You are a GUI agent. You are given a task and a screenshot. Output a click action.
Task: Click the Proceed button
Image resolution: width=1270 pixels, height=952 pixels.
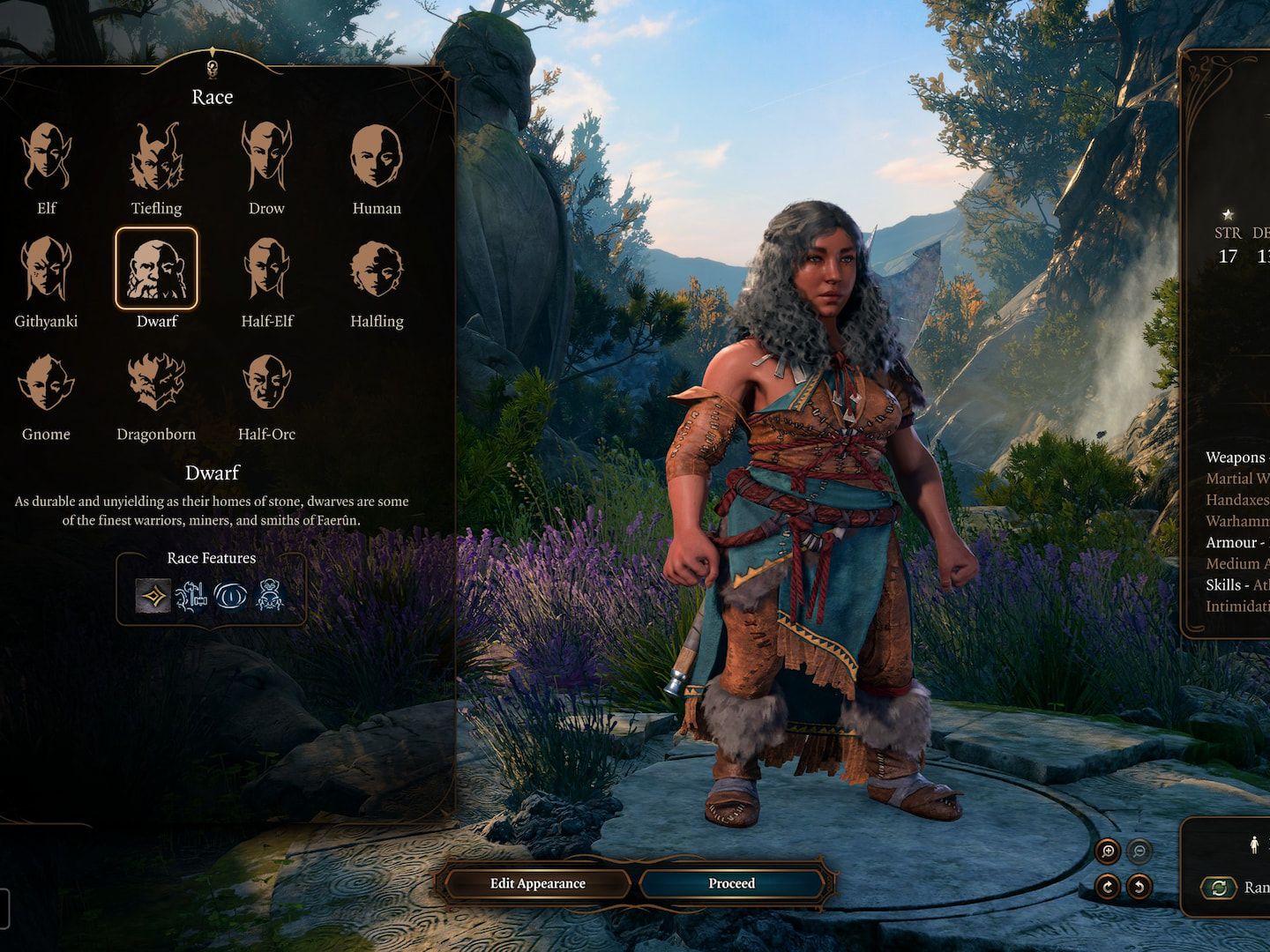[732, 883]
